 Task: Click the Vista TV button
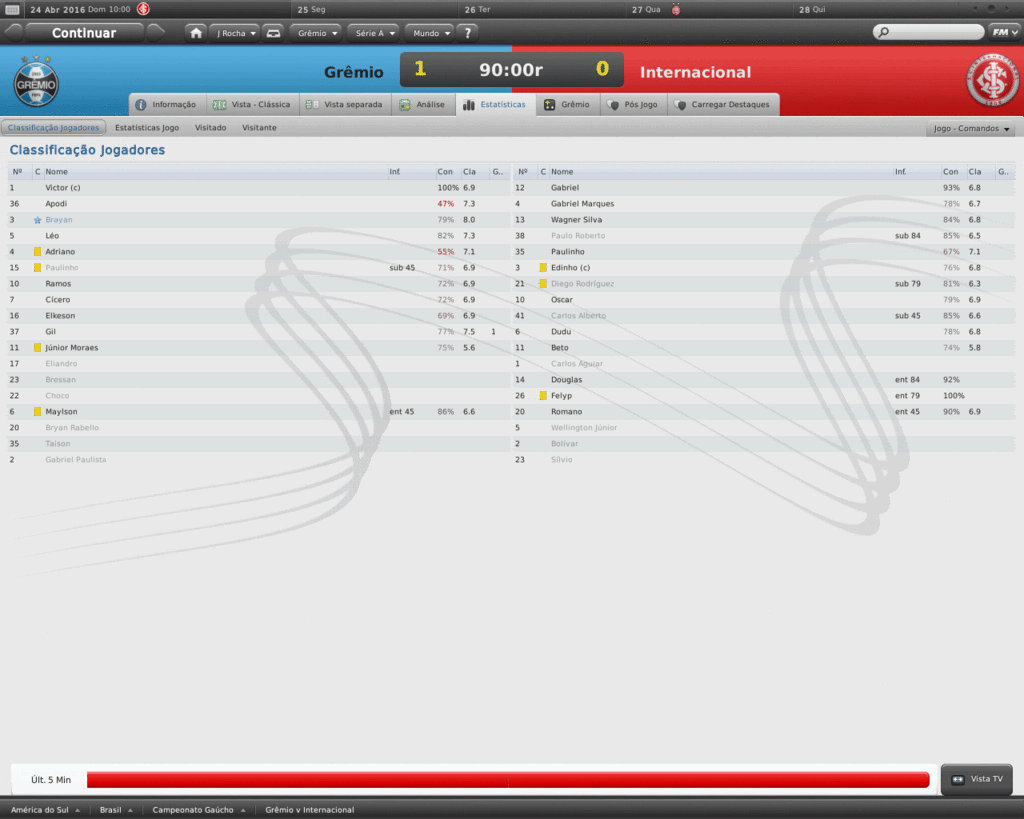pos(978,779)
